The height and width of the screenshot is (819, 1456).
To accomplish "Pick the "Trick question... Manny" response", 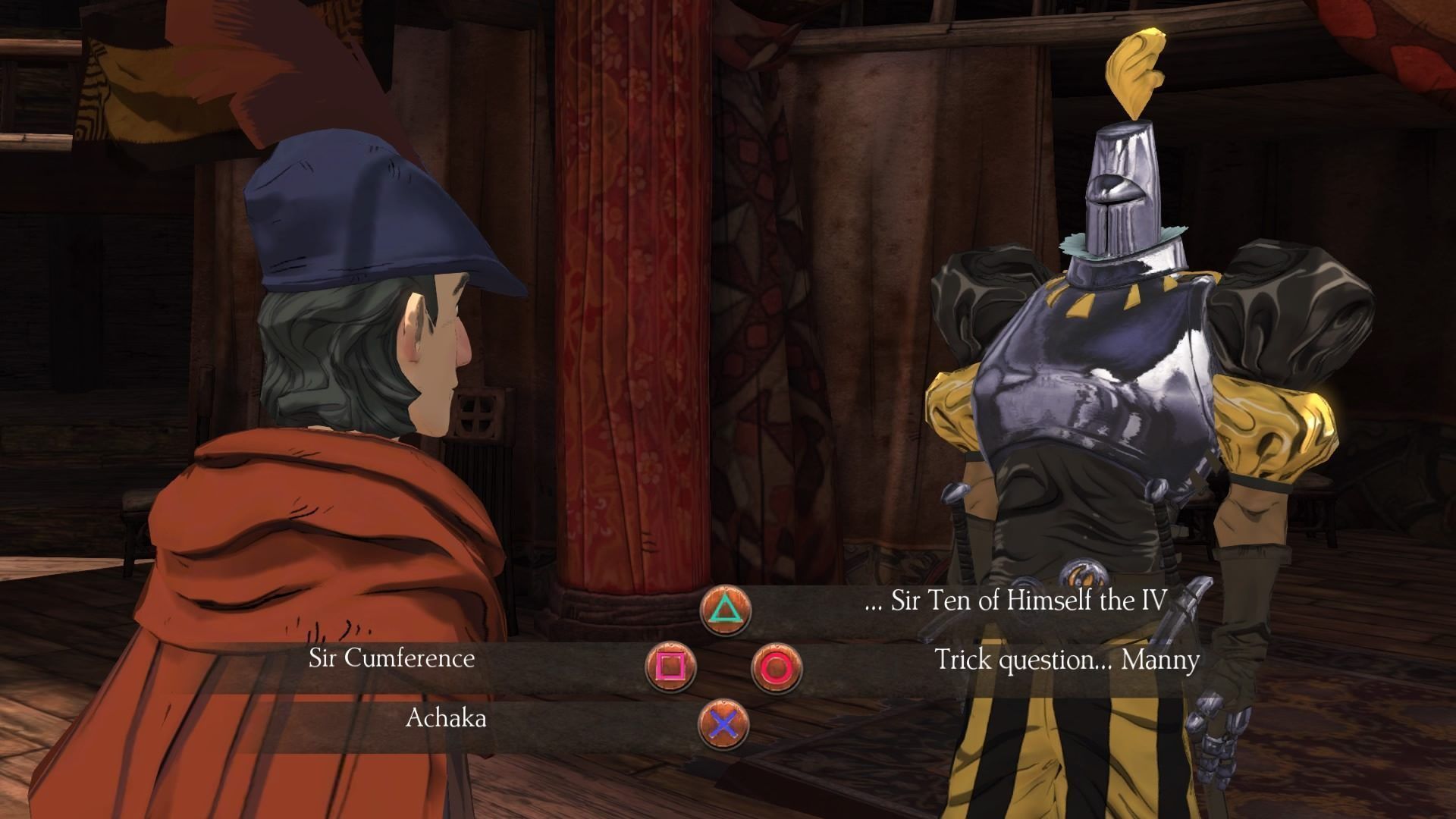I will (1066, 660).
